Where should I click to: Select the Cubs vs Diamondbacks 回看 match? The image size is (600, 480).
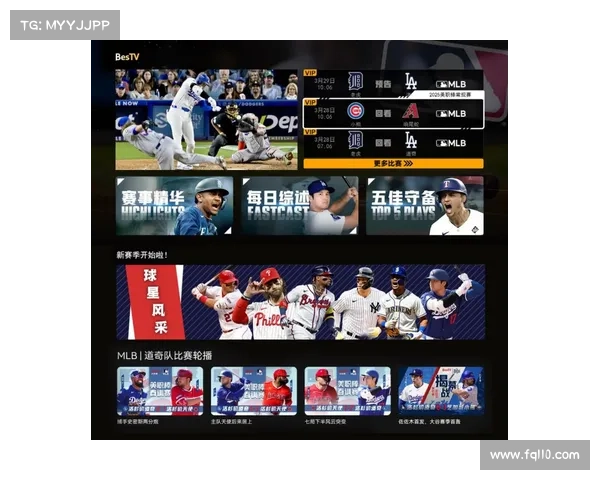(393, 112)
